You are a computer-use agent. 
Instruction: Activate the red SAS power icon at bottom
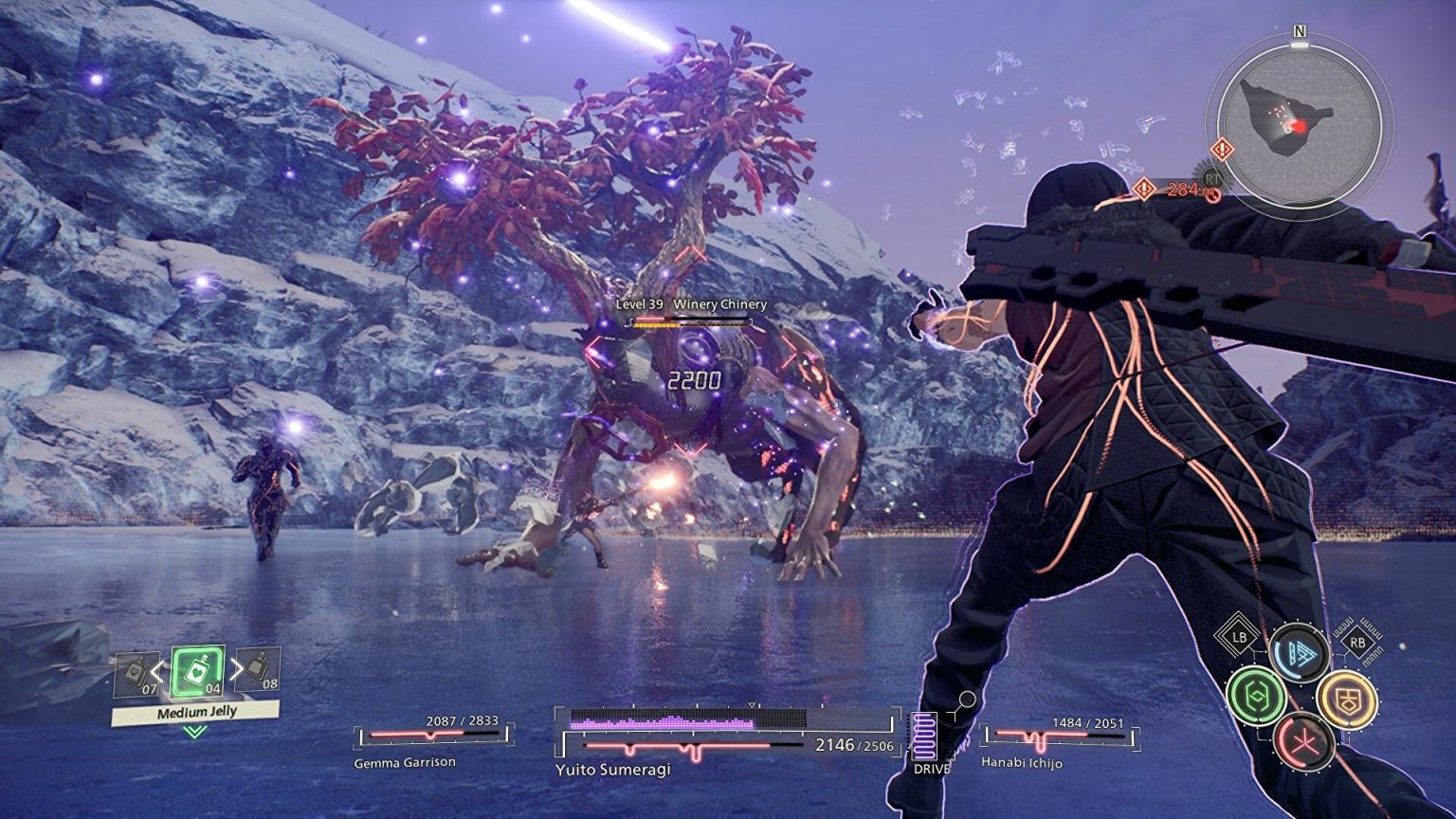pos(1305,741)
